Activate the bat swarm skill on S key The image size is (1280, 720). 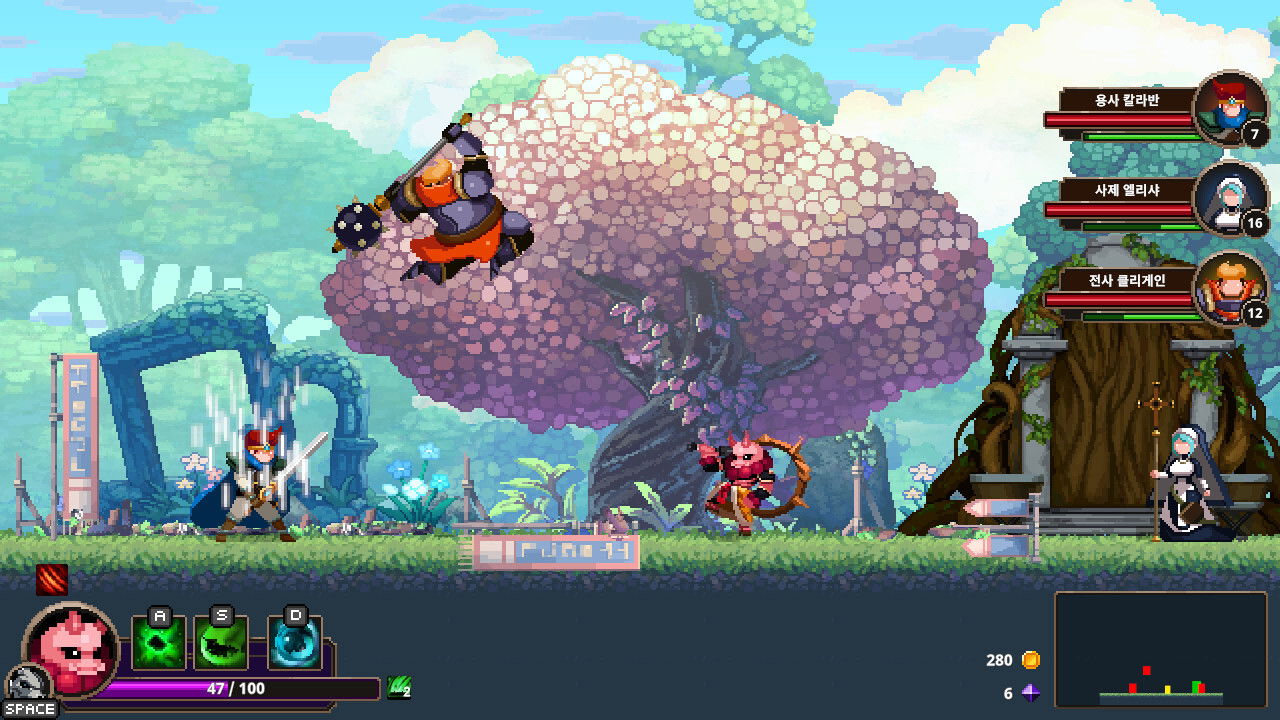[x=219, y=641]
